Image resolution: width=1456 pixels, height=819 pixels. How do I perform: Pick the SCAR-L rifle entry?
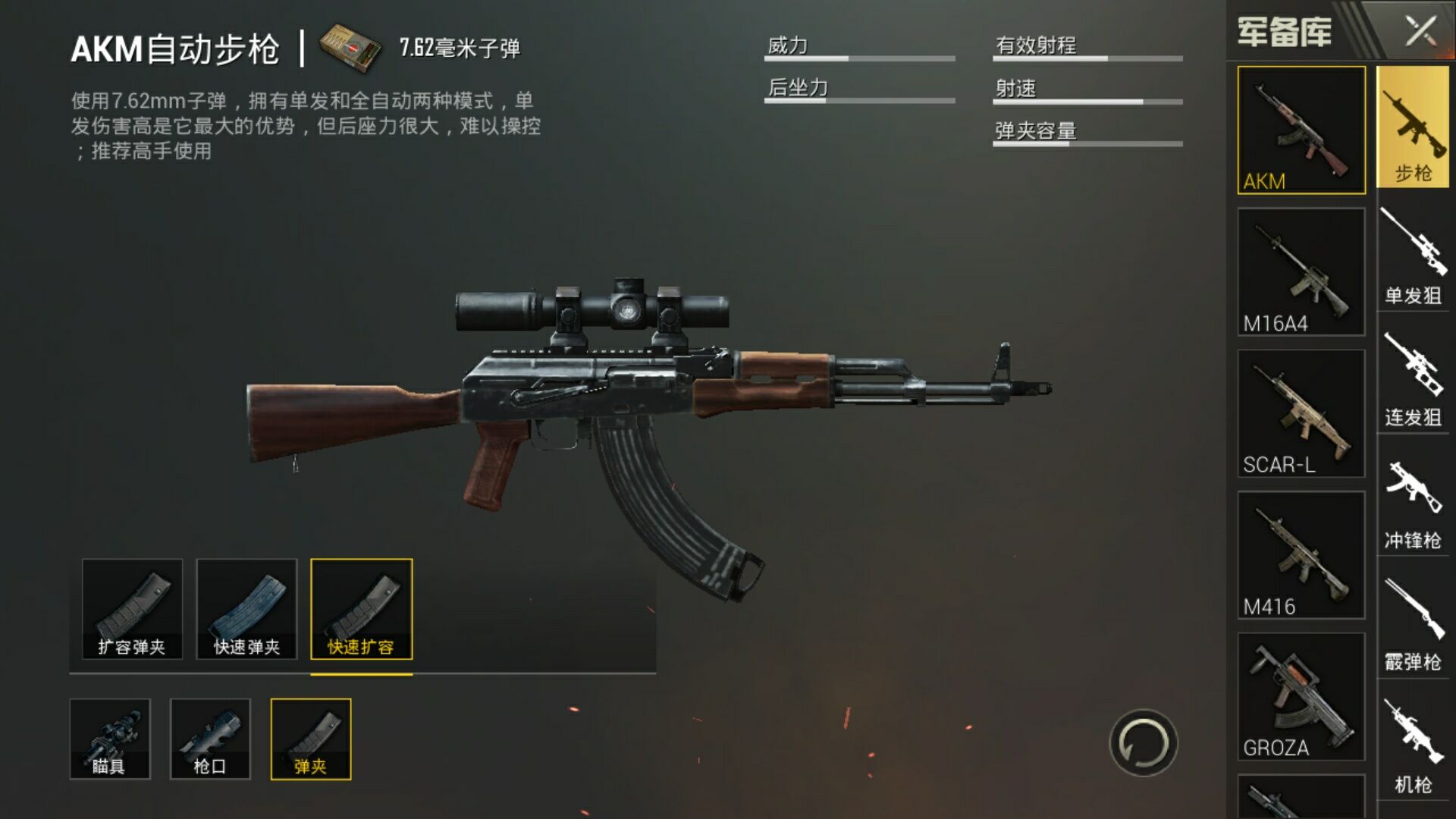(x=1301, y=413)
